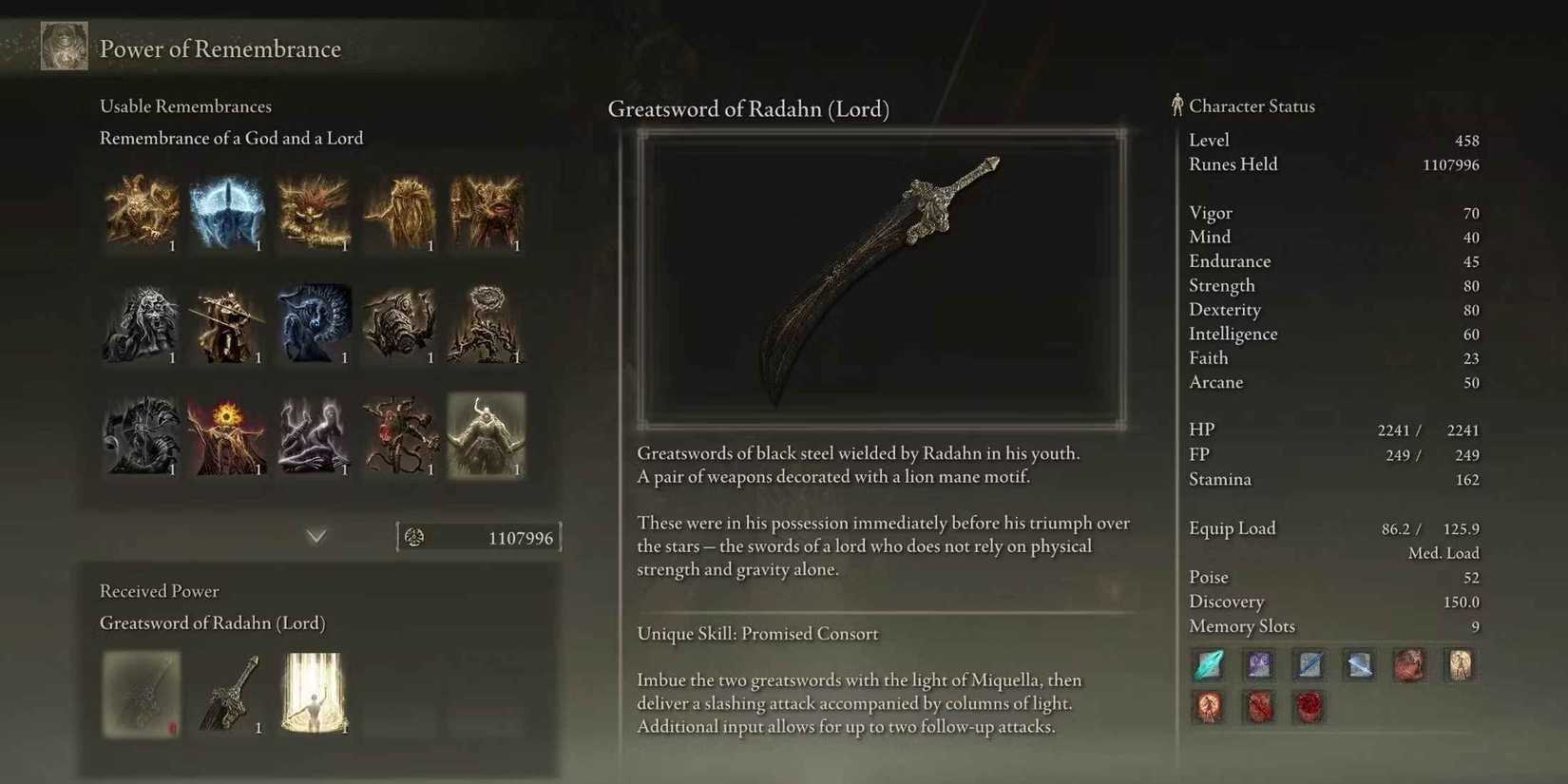
Task: Select the Character Status figure icon
Action: (1176, 105)
